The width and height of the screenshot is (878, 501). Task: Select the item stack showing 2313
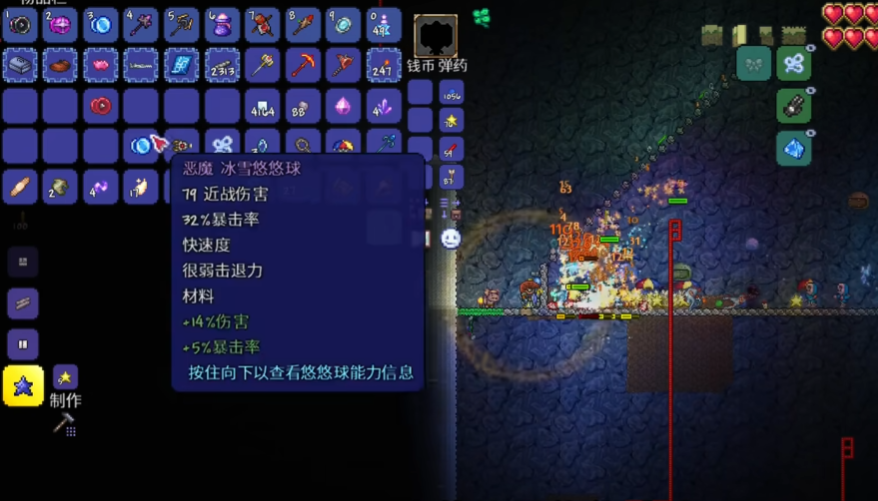pyautogui.click(x=222, y=65)
